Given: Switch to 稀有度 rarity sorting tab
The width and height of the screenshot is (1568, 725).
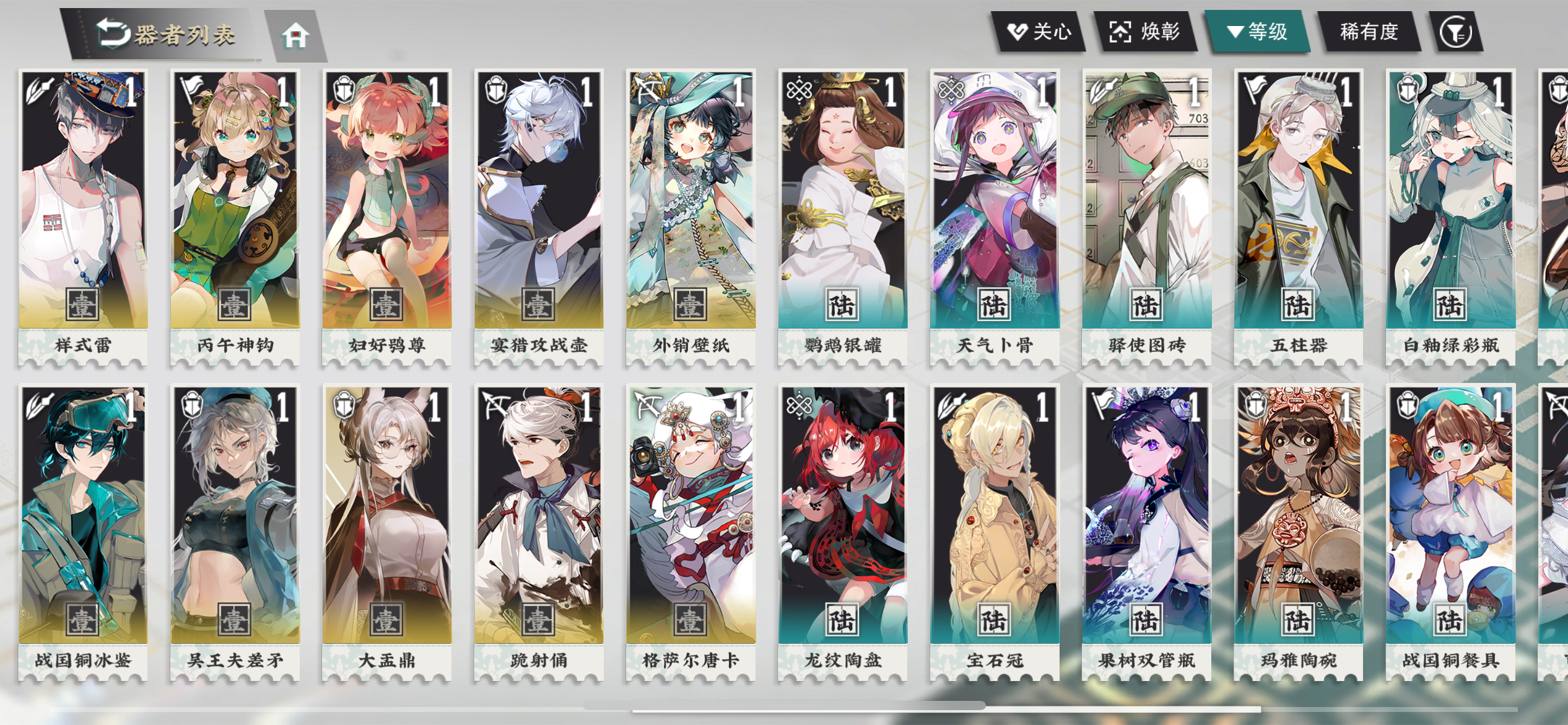Looking at the screenshot, I should pos(1369,32).
